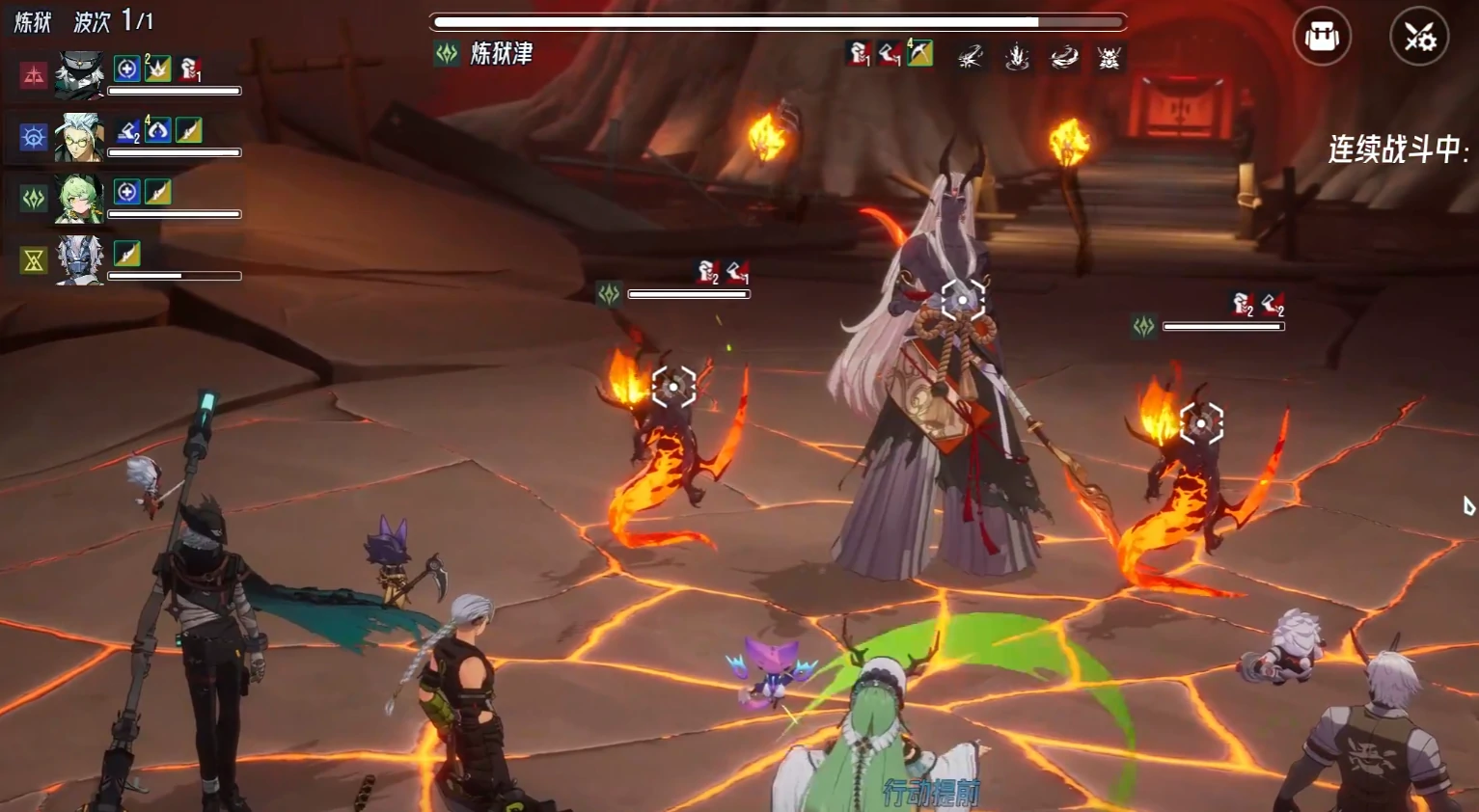Inspect the boss's ground eruption skill icon
The image size is (1479, 812).
[1016, 57]
